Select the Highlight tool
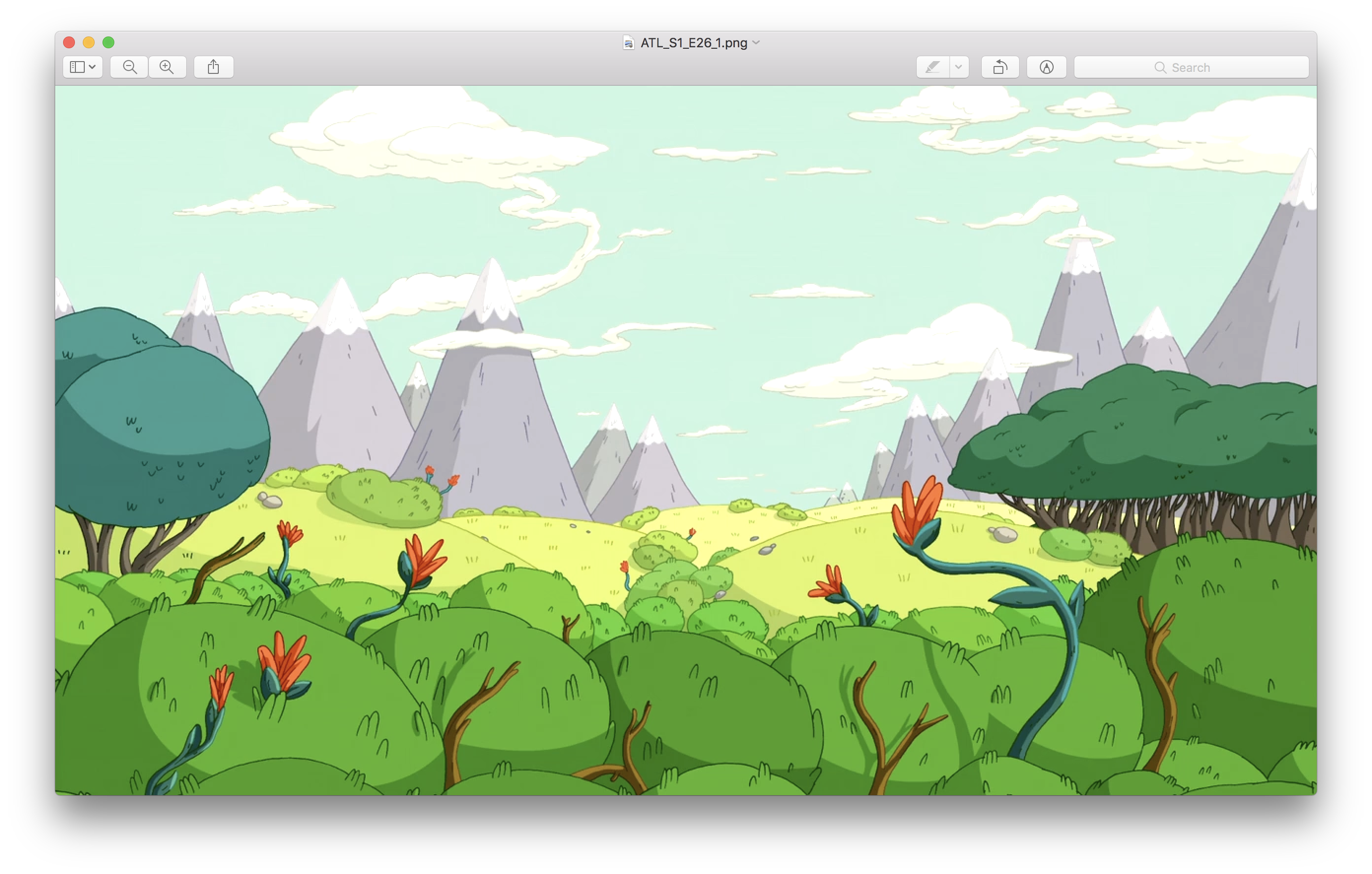 [933, 67]
